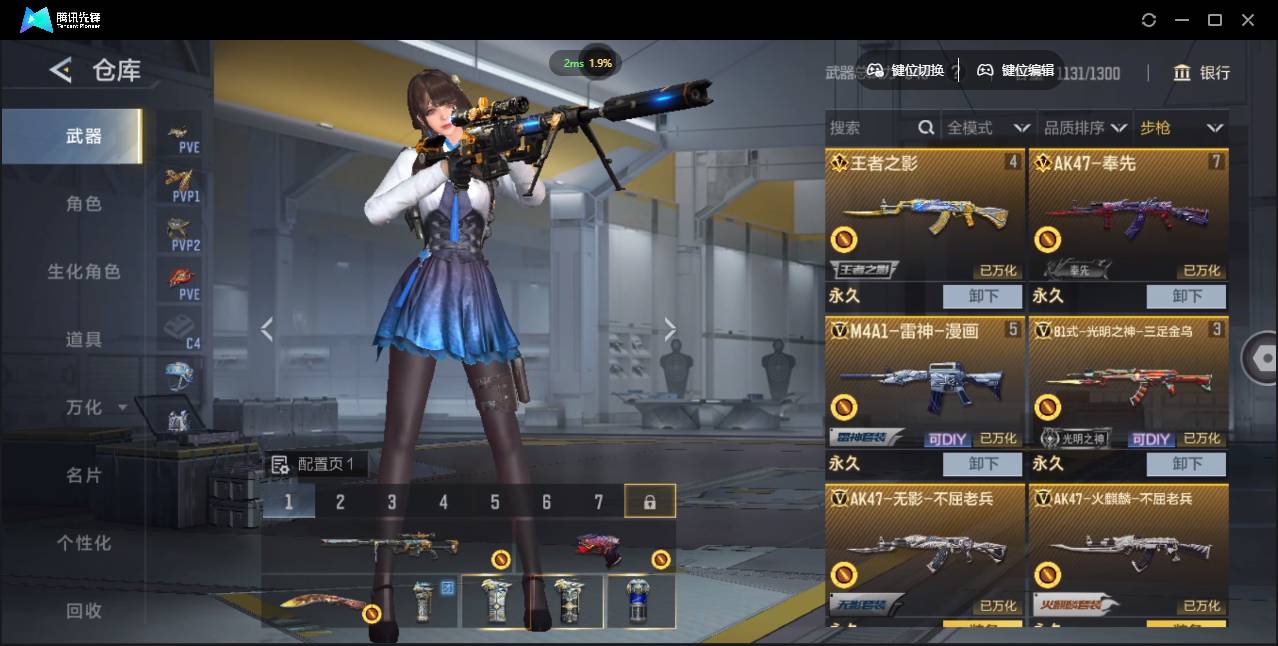Switch to the 道具 items tab
1278x646 pixels.
click(84, 340)
